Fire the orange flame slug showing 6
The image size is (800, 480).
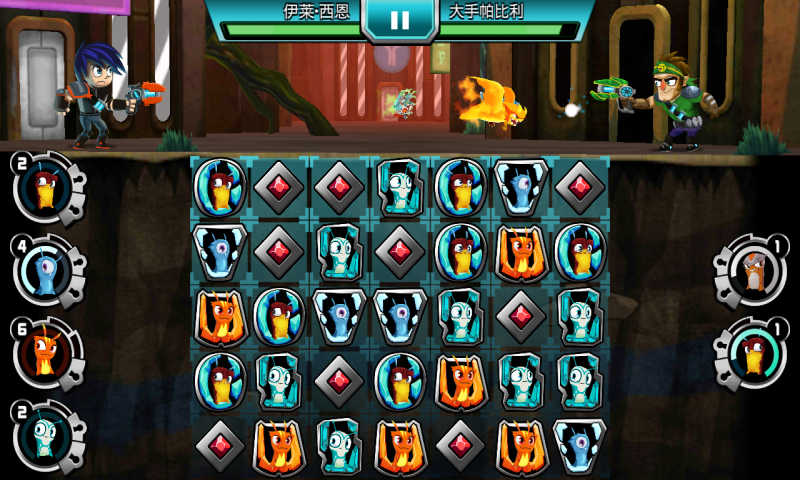click(x=45, y=354)
